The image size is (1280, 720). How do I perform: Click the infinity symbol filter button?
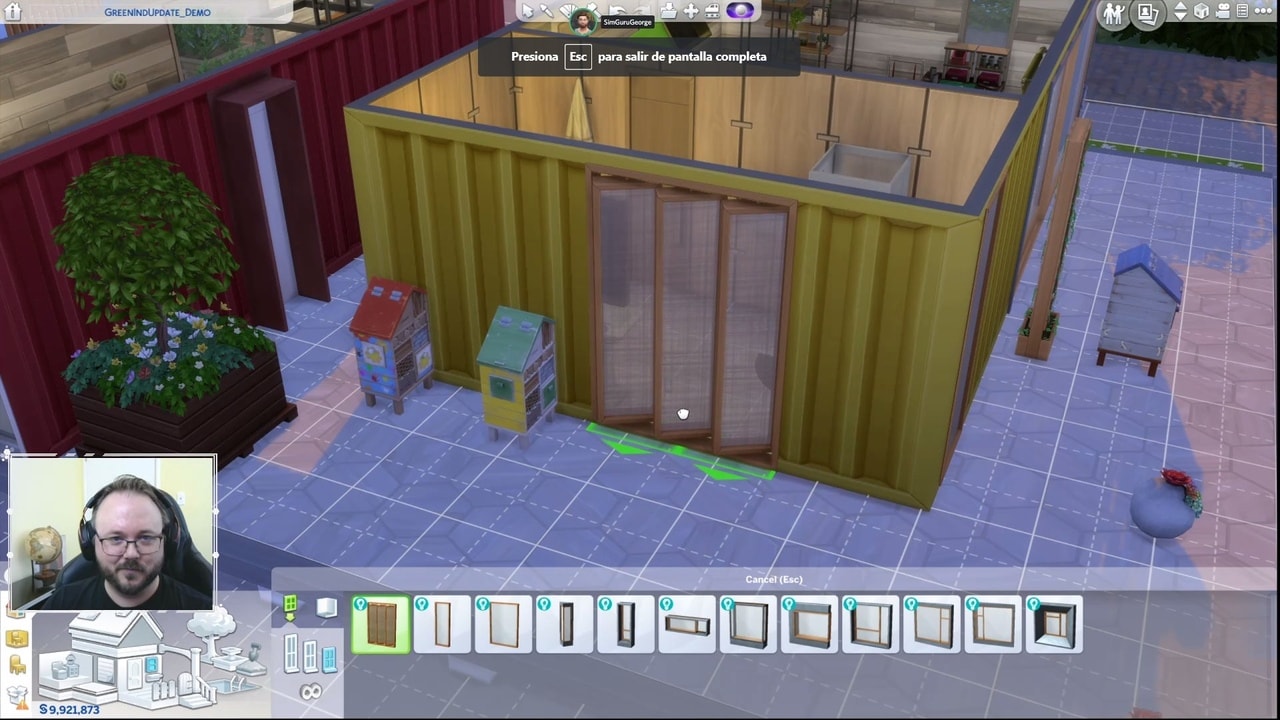311,691
